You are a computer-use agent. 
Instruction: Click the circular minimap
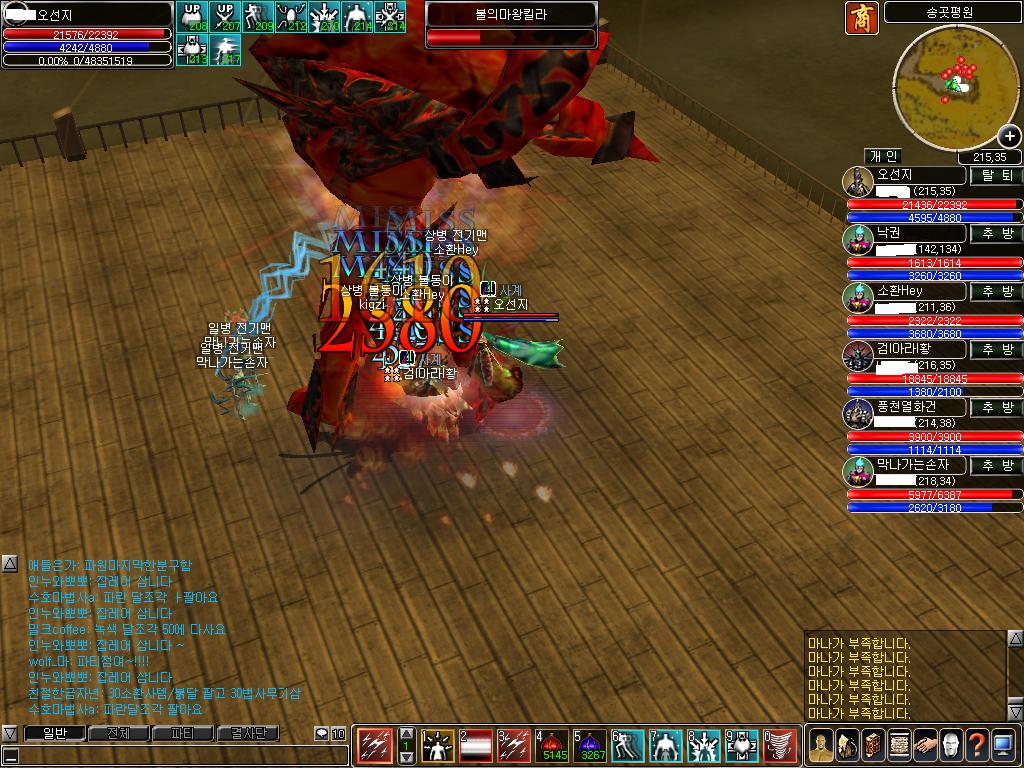(954, 86)
